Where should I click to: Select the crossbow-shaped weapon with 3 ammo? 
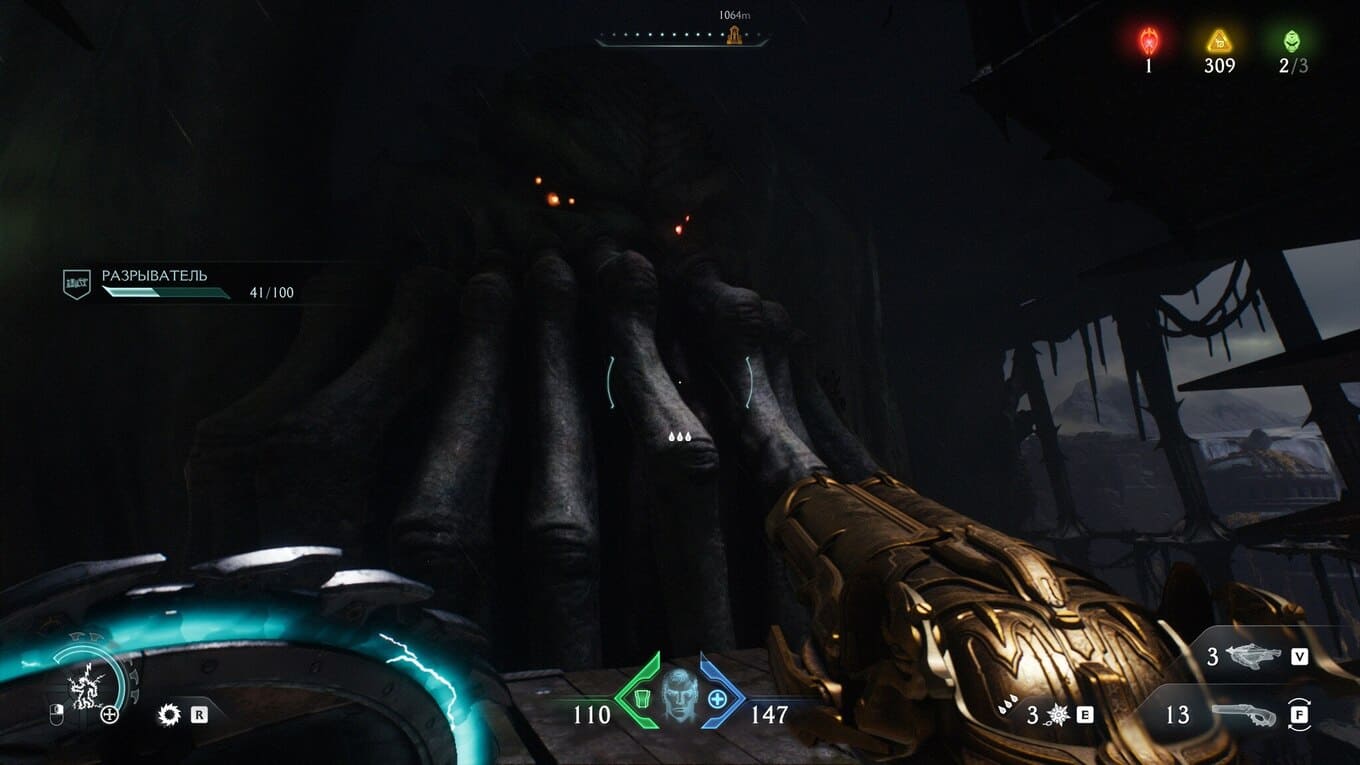click(1251, 656)
